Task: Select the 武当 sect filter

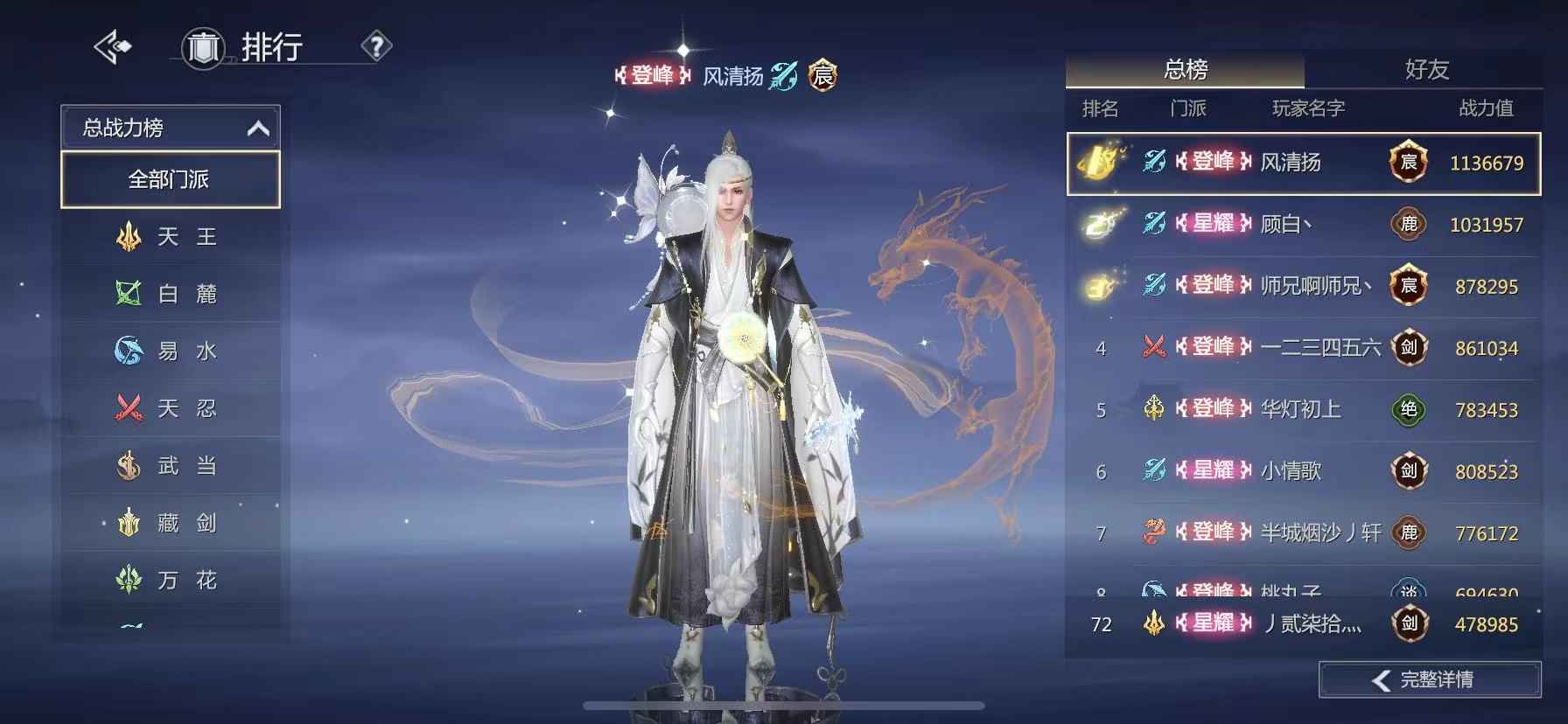Action: [x=170, y=466]
